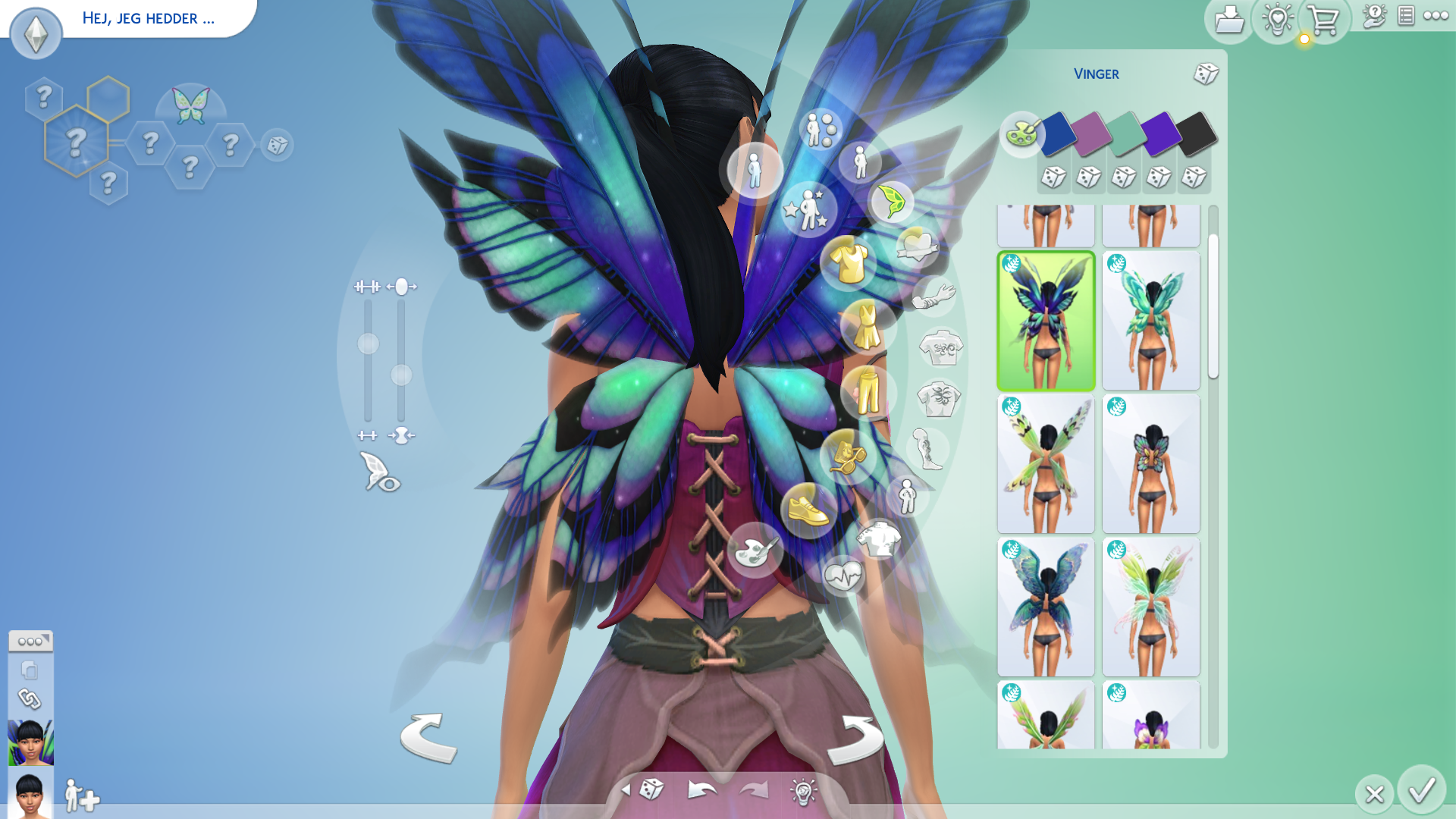Click the name field 'Hej, jeg hedder ...'
This screenshot has height=819, width=1456.
[x=149, y=18]
